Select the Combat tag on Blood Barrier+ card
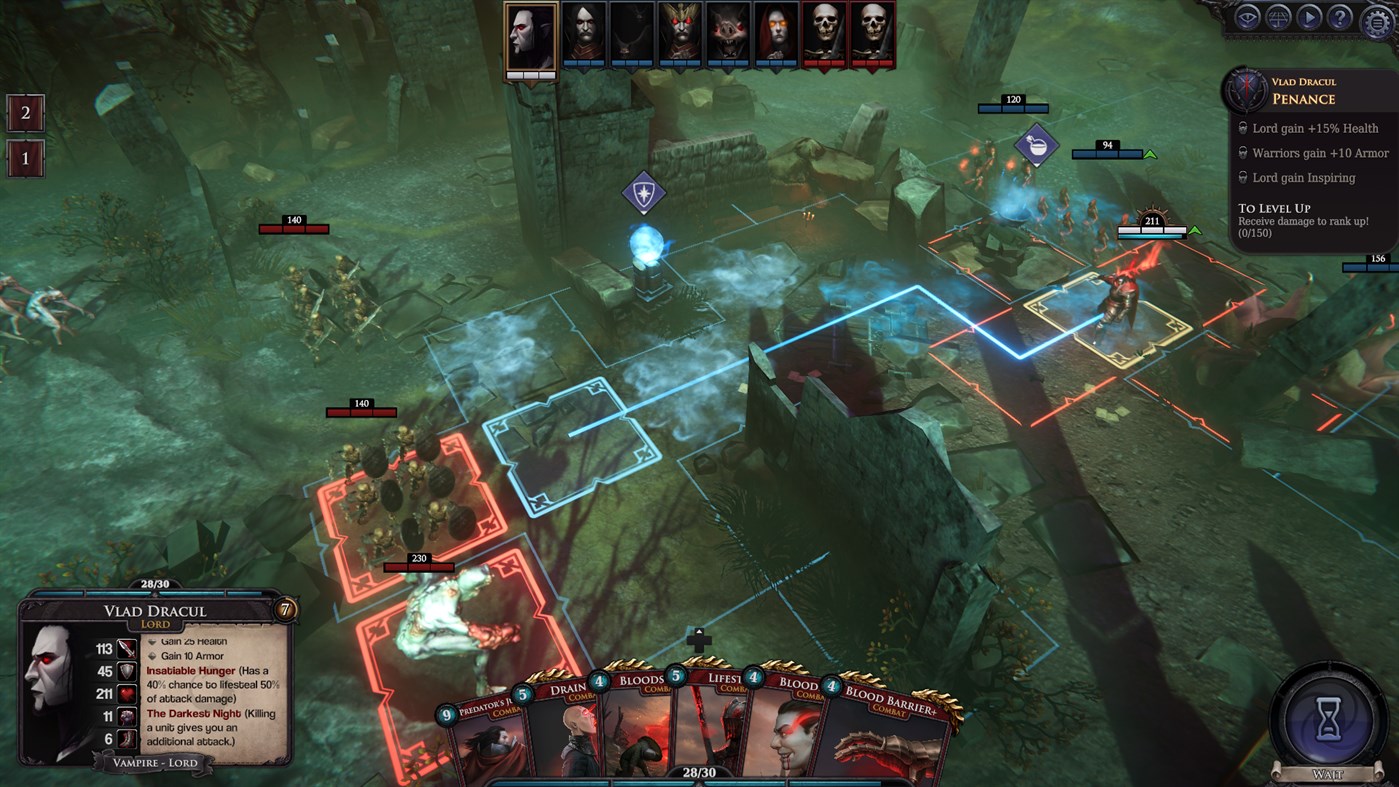Screen dimensions: 1399x787 click(891, 712)
